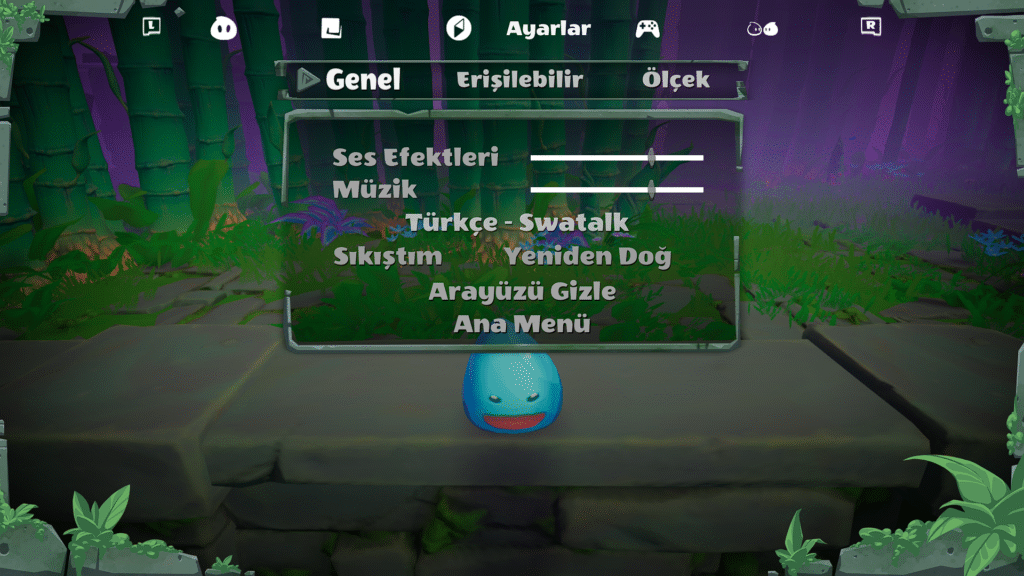Return to Ana Menü
1024x576 pixels.
coord(521,324)
